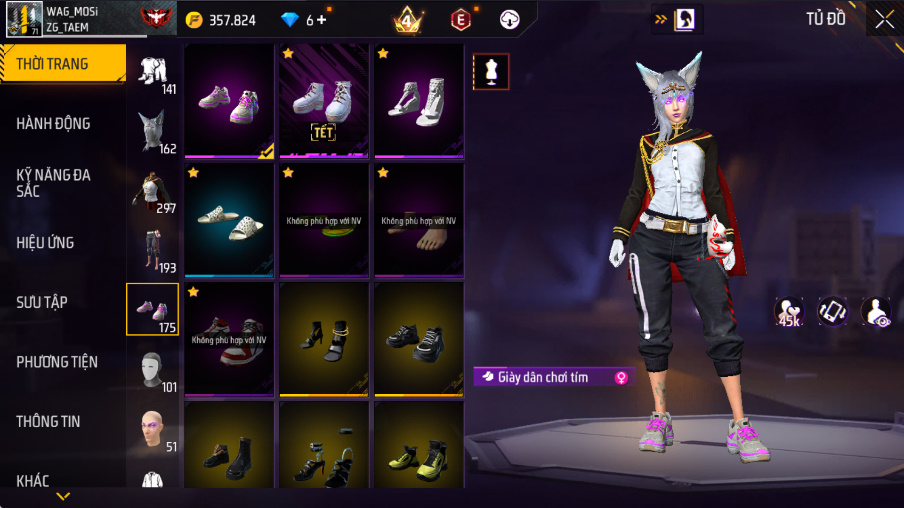This screenshot has width=904, height=508.
Task: Select the face mask subcategory showing 101
Action: [153, 370]
